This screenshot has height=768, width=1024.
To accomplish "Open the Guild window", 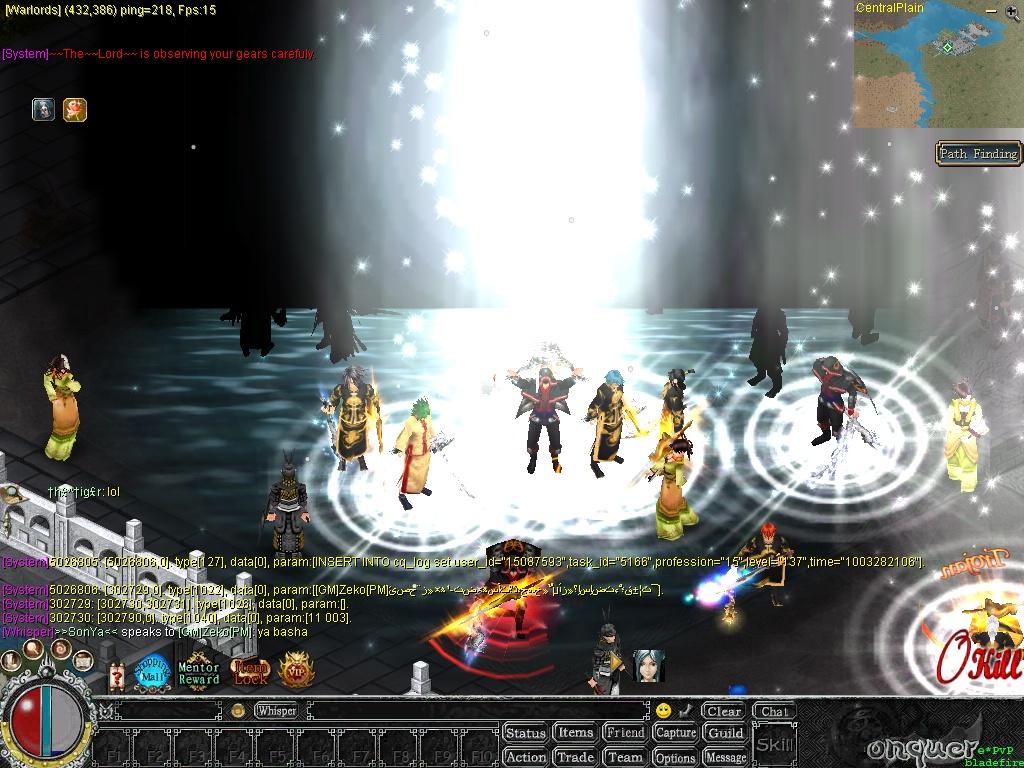I will (726, 733).
